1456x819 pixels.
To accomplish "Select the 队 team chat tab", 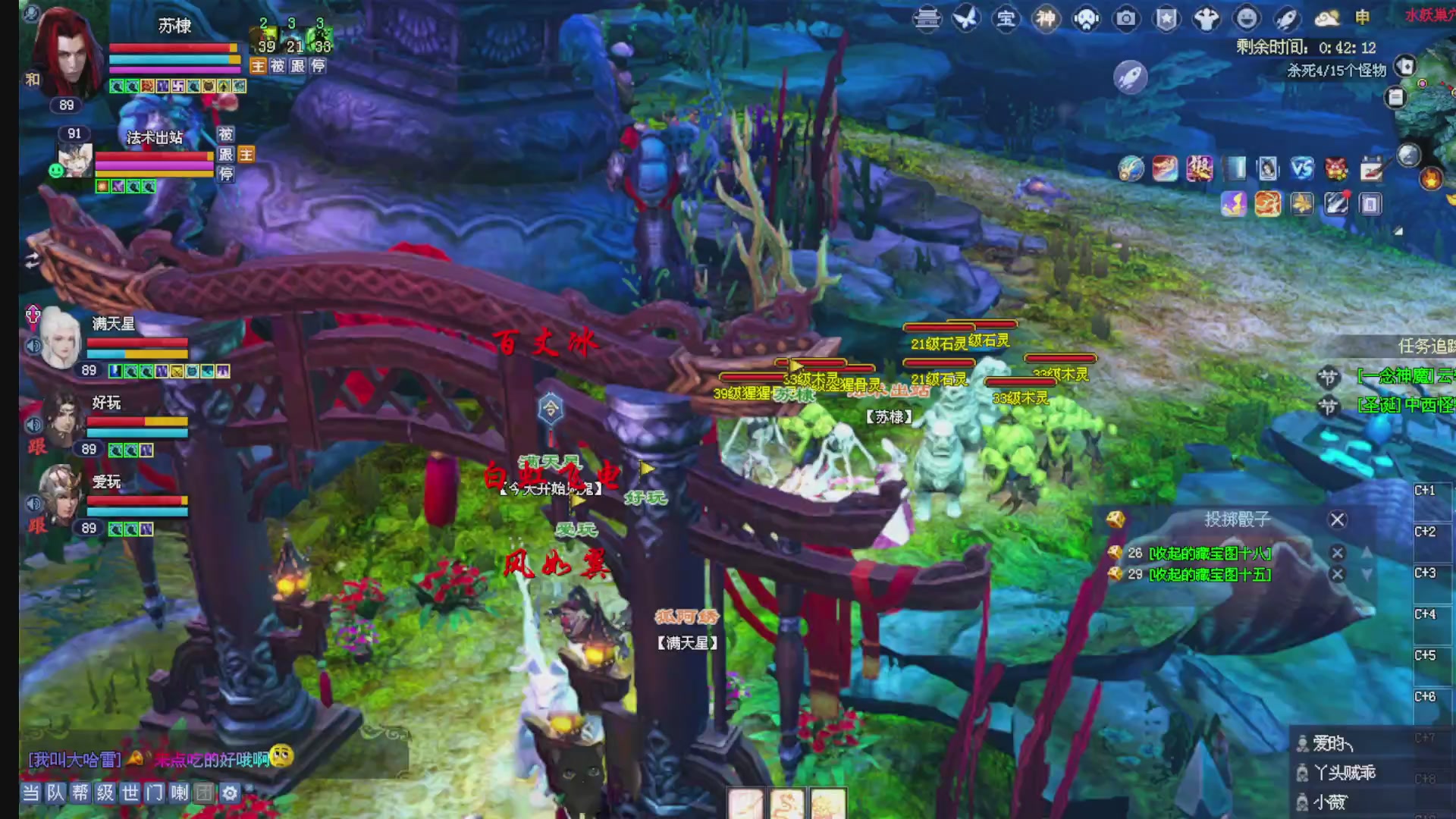I will pos(55,794).
